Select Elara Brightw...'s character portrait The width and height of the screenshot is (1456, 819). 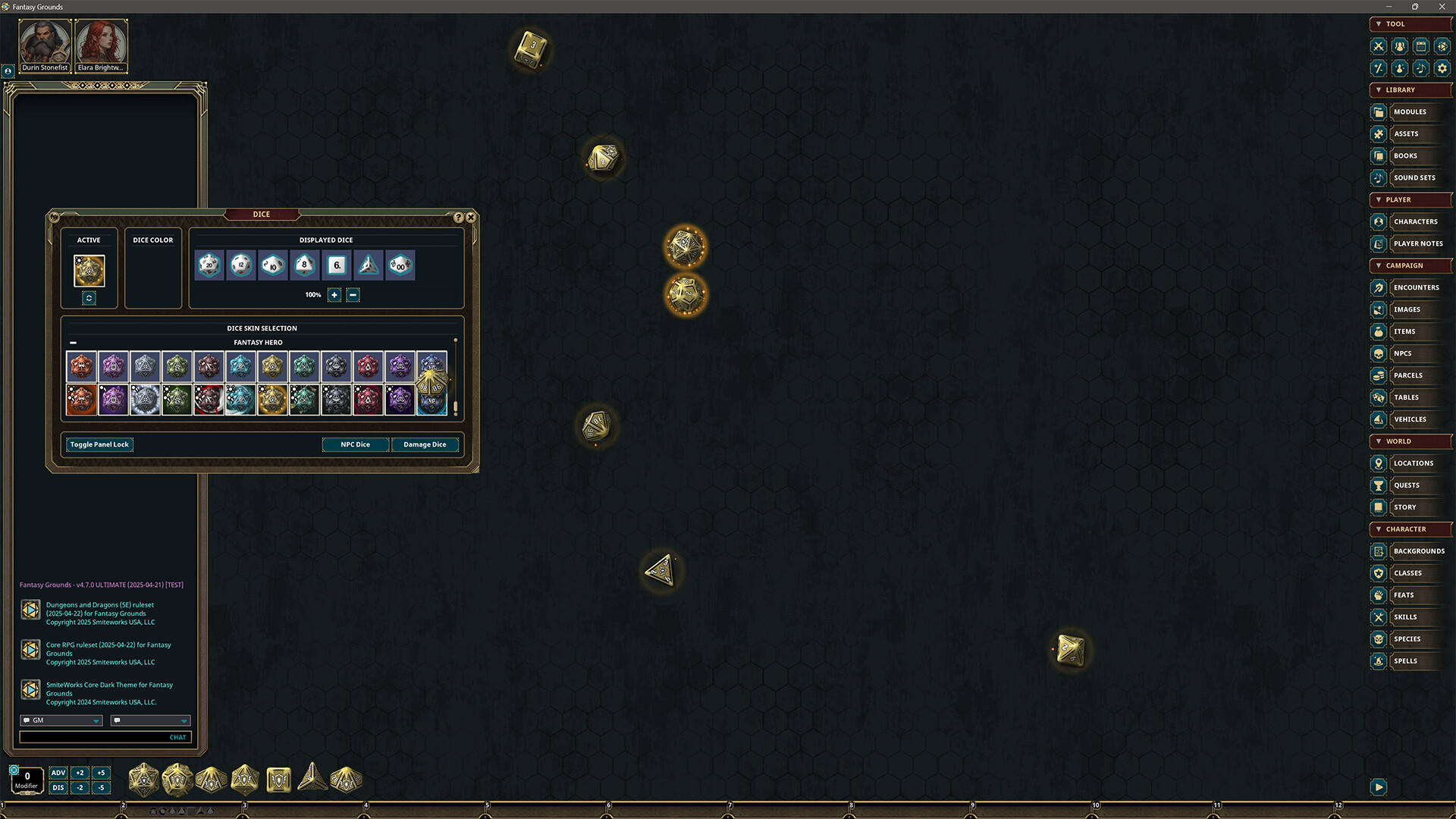coord(101,39)
